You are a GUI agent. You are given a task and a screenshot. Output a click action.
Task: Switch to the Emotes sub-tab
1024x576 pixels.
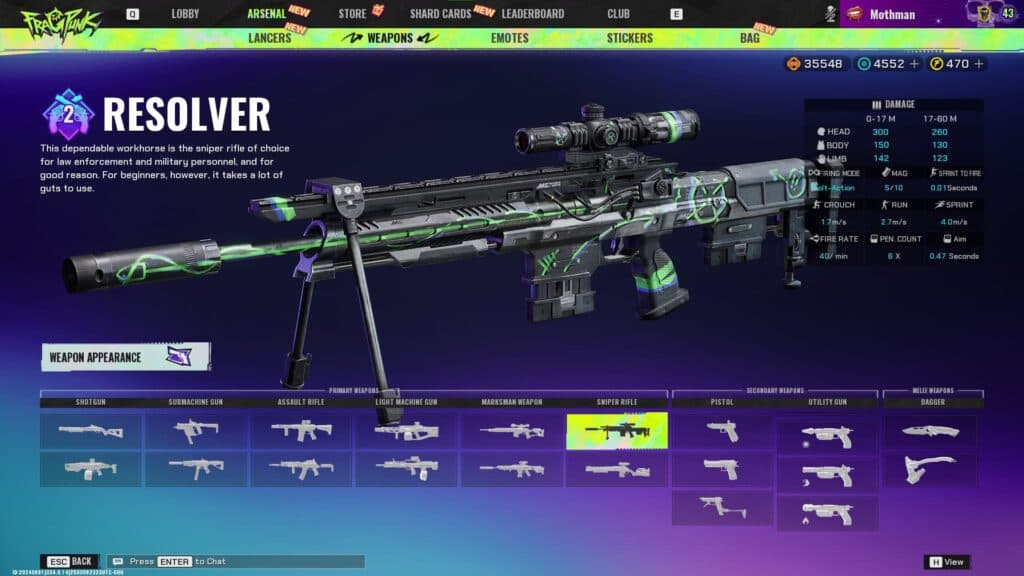(x=510, y=38)
